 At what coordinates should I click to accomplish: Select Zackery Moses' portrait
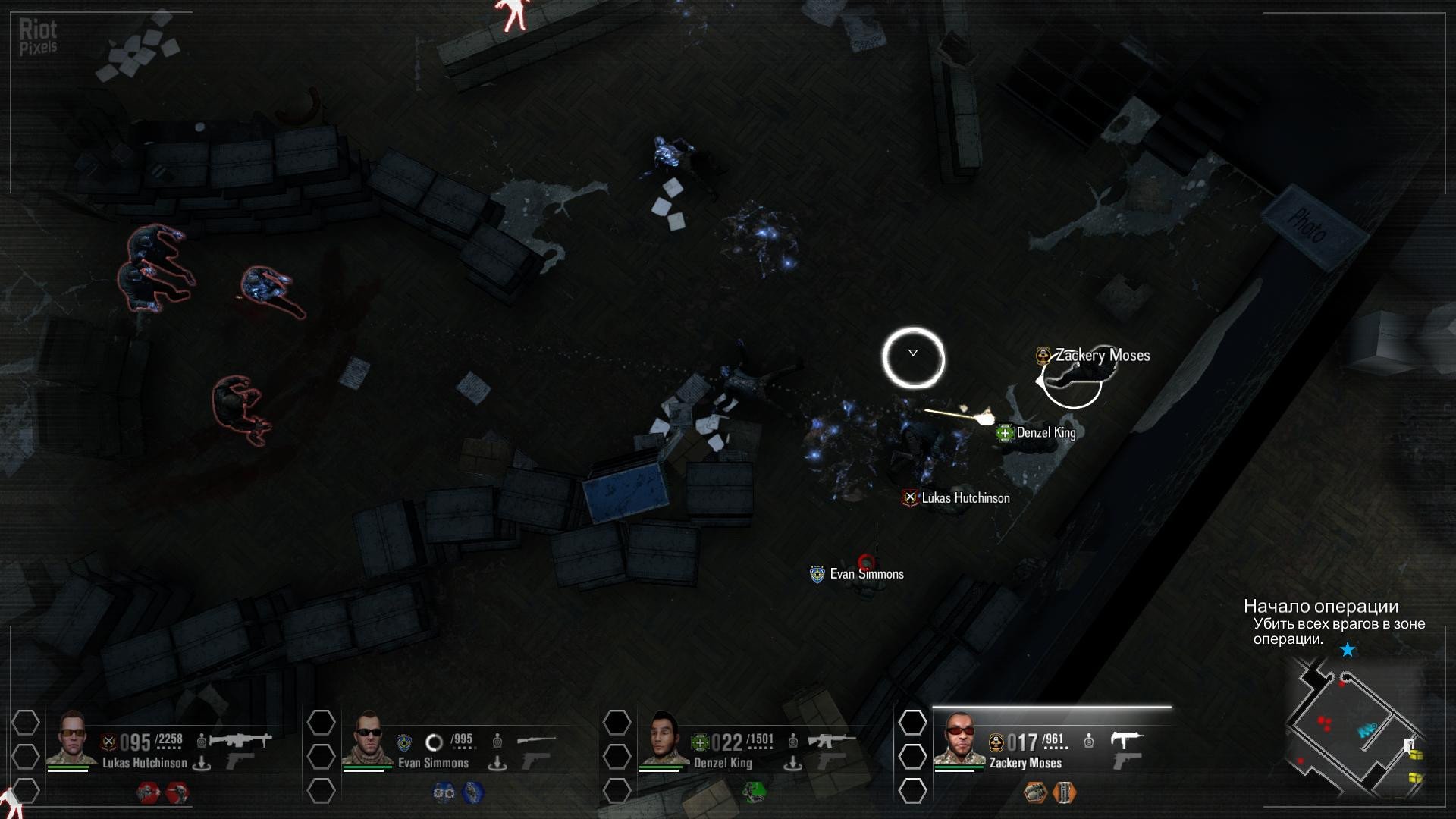(x=959, y=738)
